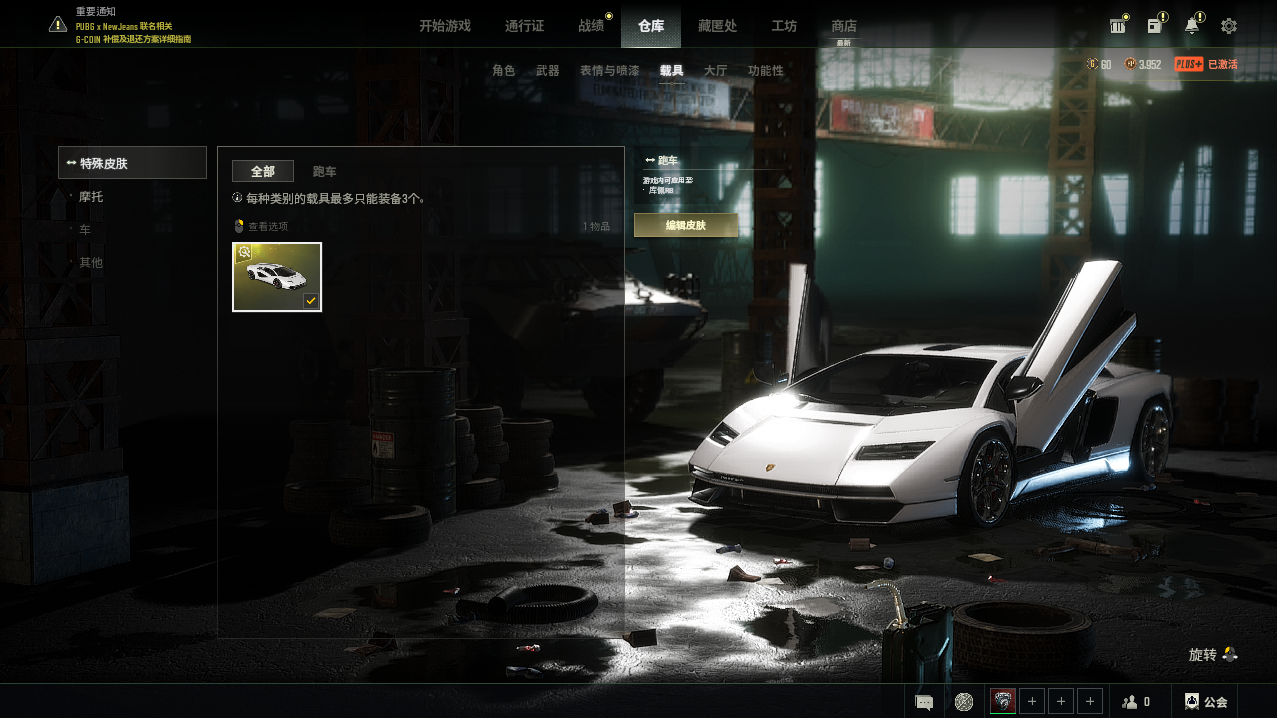The image size is (1277, 718).
Task: Open the friends list icon
Action: pyautogui.click(x=1135, y=702)
